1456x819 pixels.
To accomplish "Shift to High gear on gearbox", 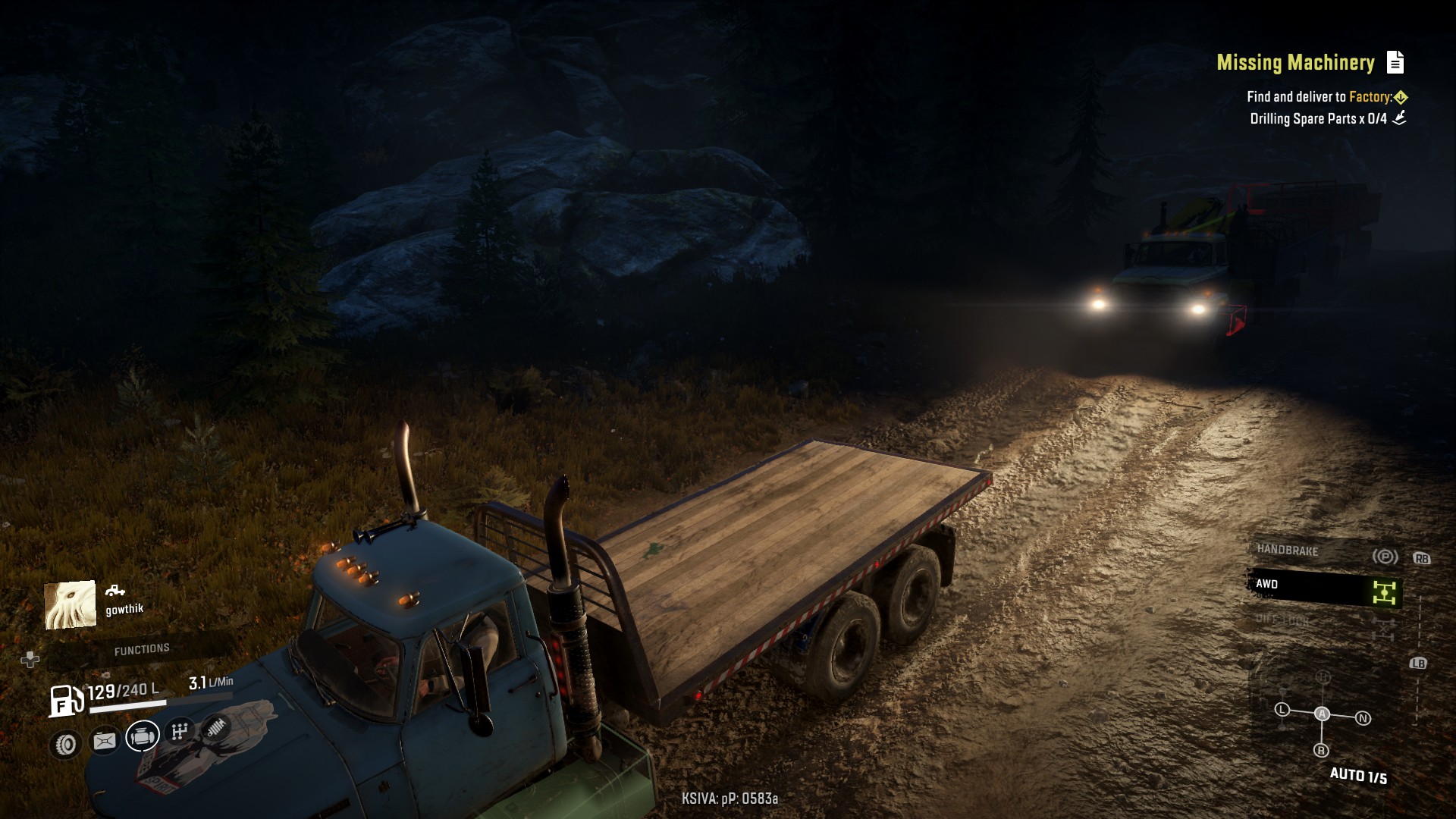I will click(1323, 677).
